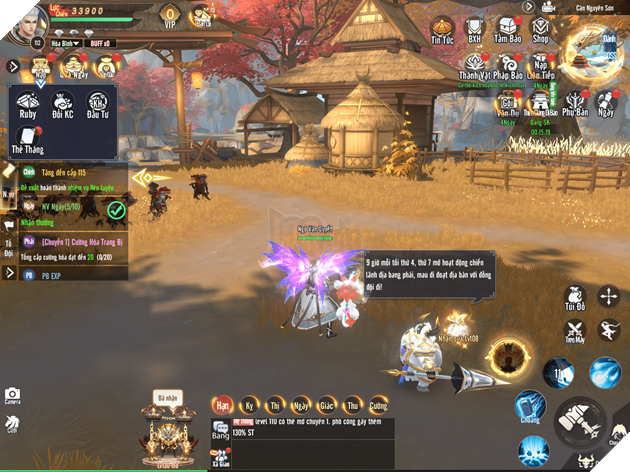Open the Pháp Bảo menu
The height and width of the screenshot is (472, 630).
coord(506,61)
